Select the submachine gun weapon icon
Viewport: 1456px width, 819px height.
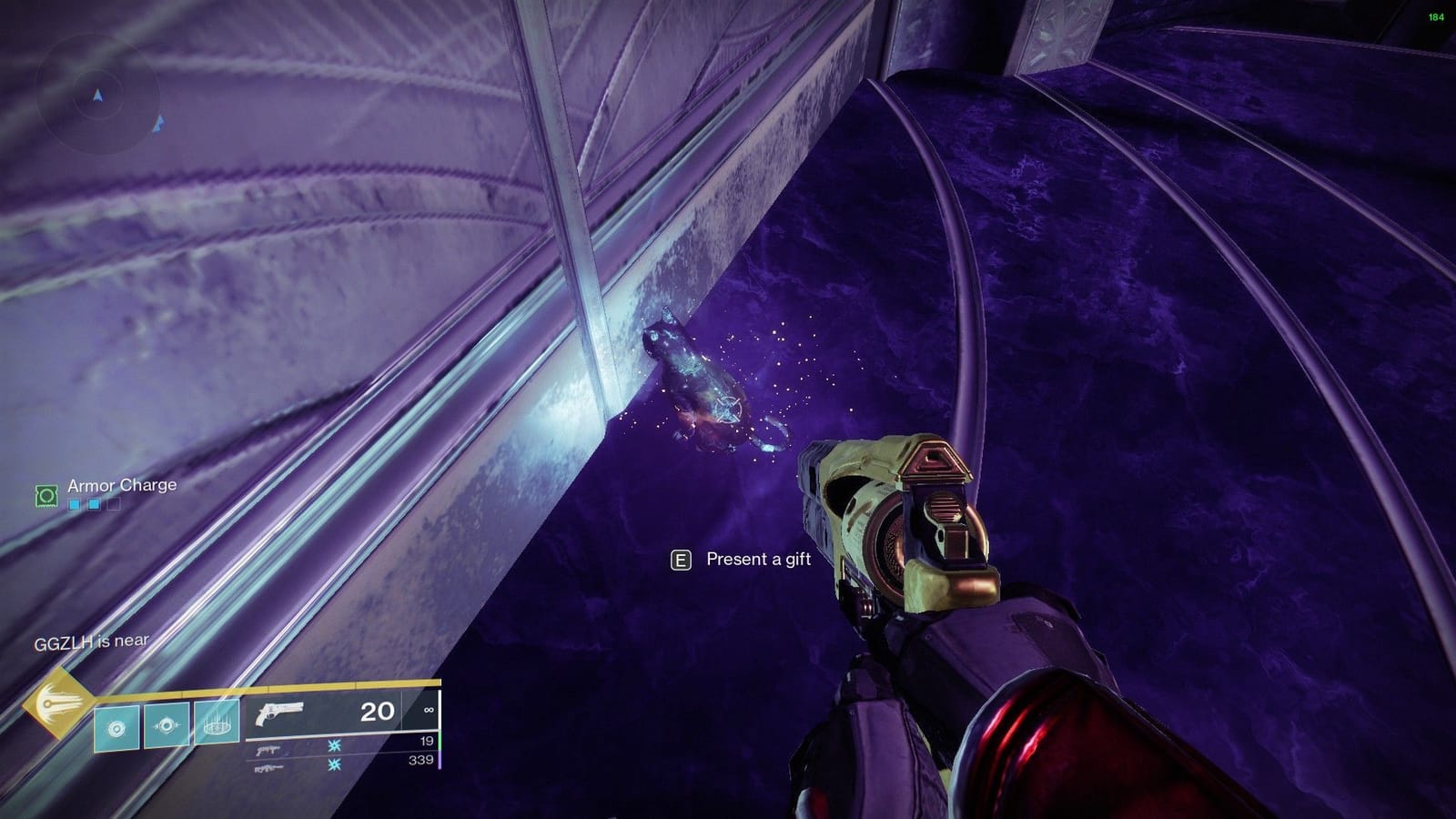[x=266, y=750]
